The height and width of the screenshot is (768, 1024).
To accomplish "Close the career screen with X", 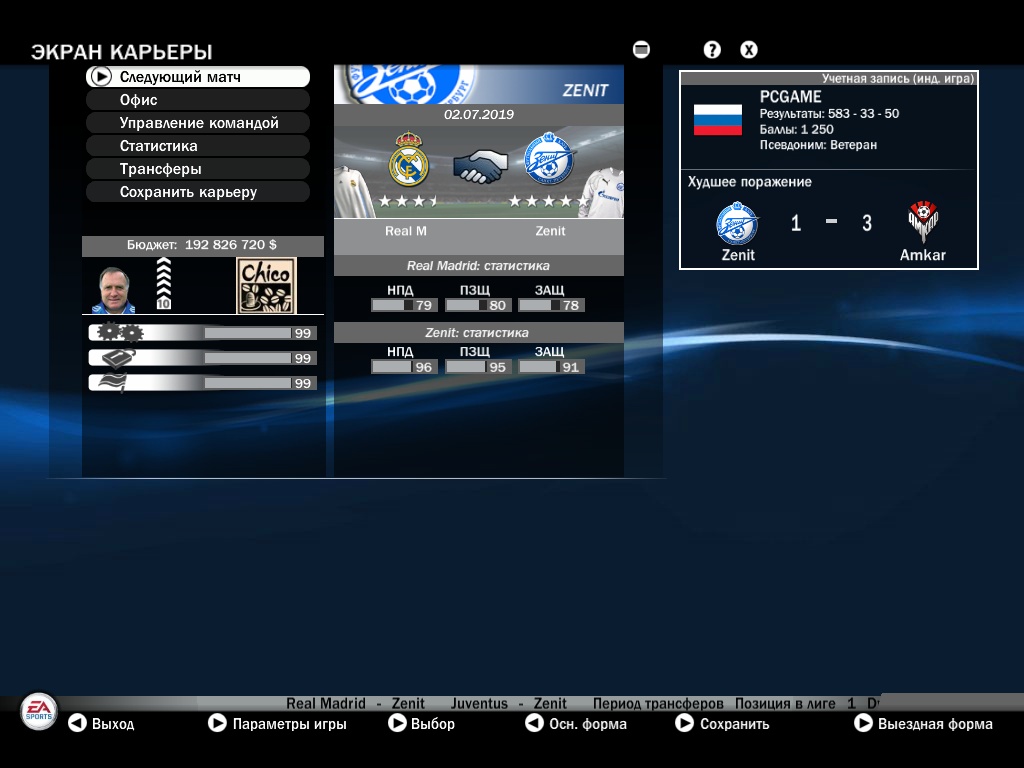I will (748, 50).
